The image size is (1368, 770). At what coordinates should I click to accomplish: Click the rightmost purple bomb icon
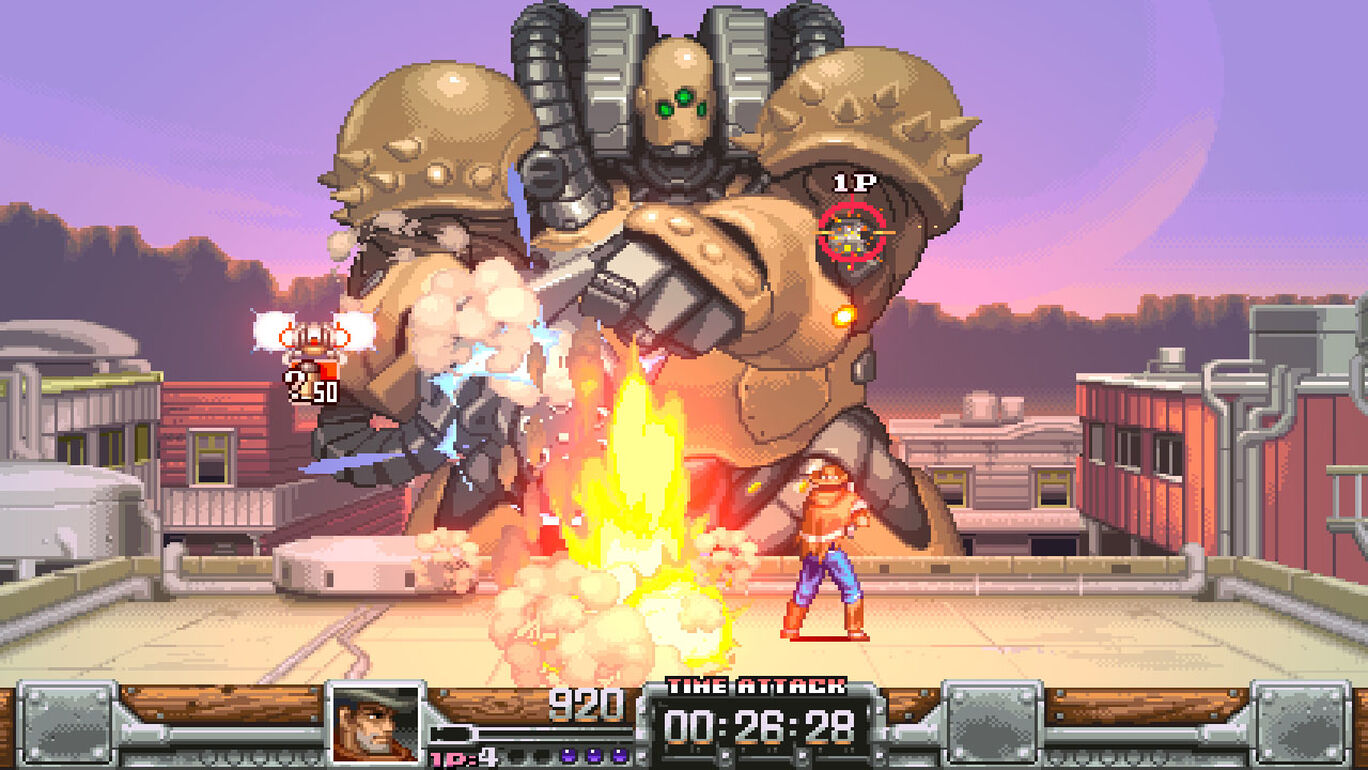pos(619,756)
